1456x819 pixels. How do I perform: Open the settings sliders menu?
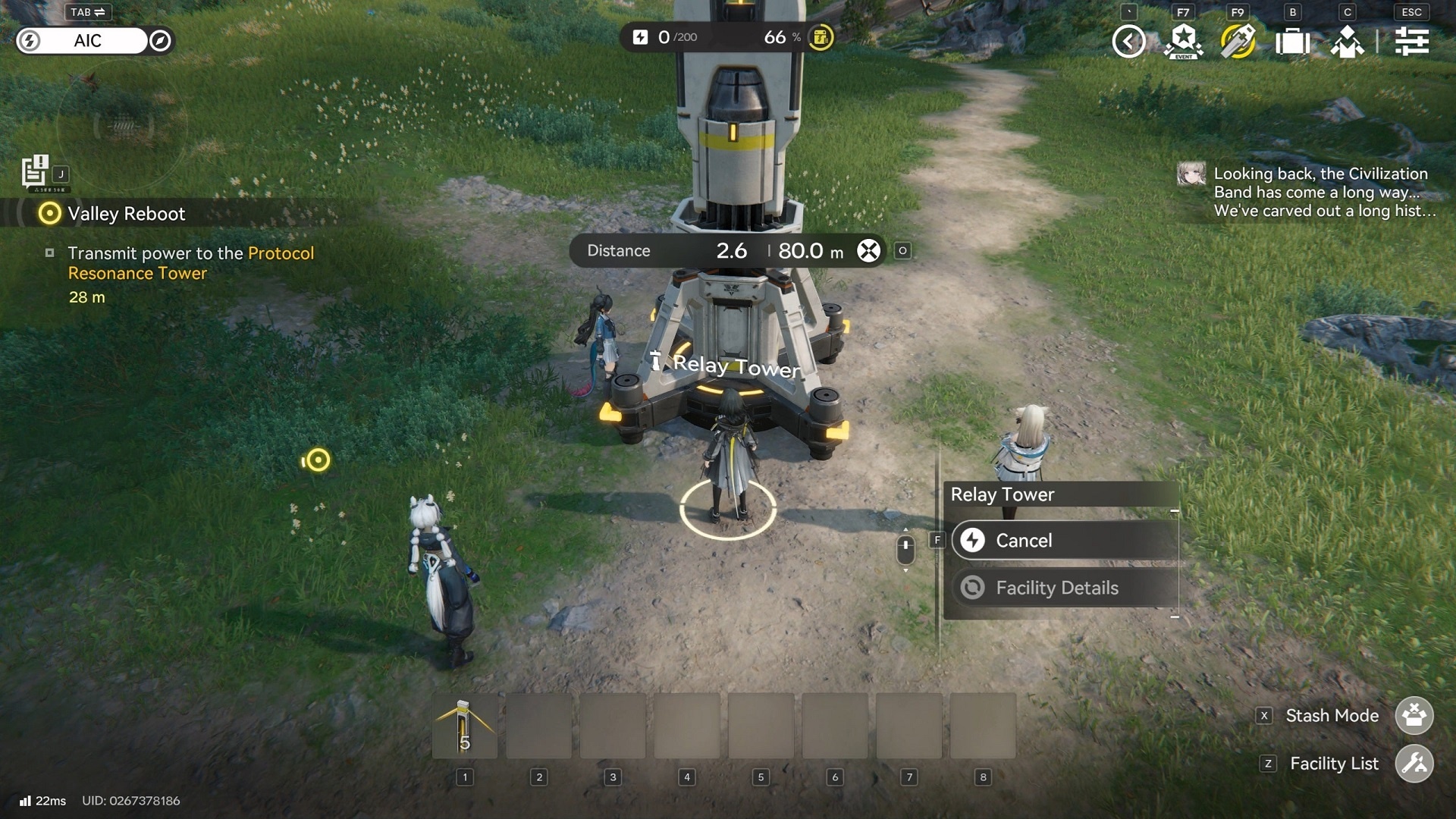1411,41
